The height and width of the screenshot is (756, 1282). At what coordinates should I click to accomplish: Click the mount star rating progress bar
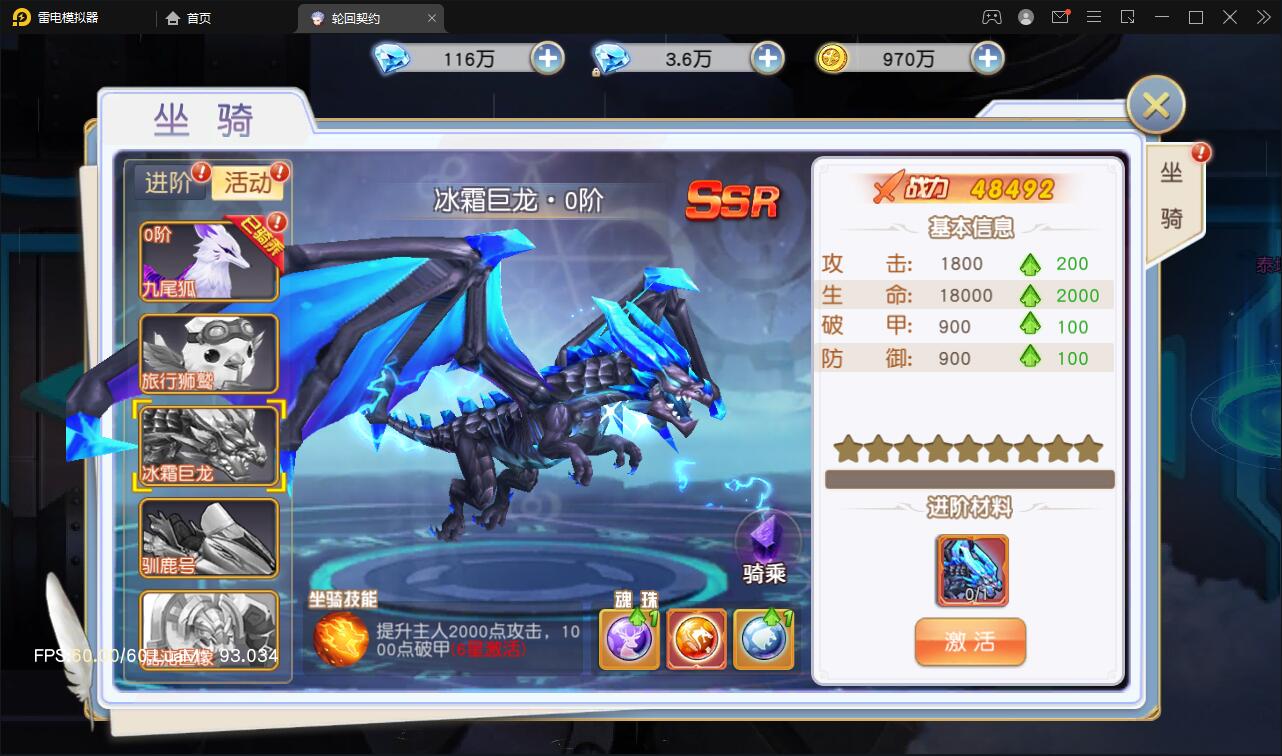point(966,478)
